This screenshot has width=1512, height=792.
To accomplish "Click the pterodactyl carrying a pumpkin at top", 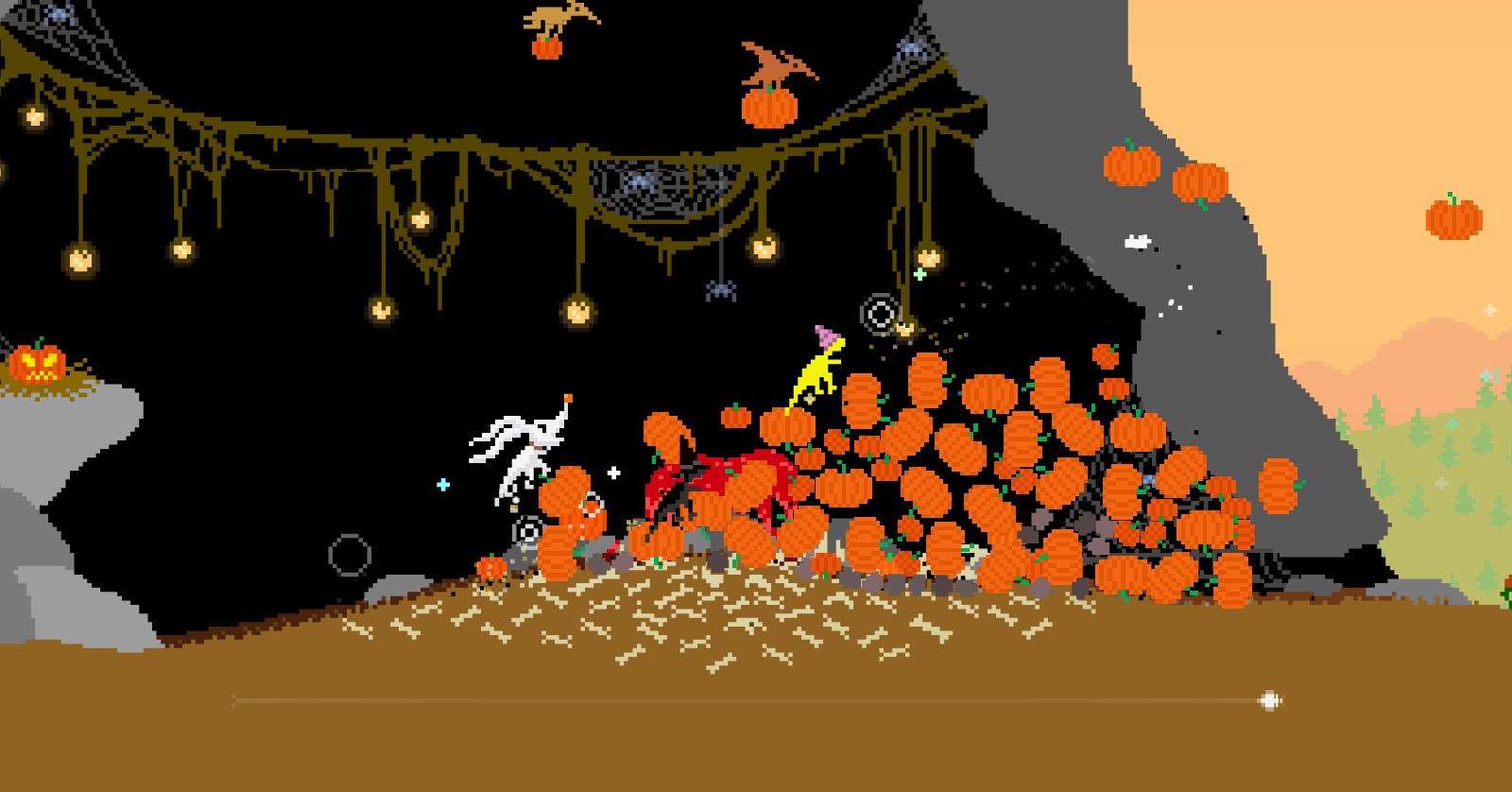I will pyautogui.click(x=554, y=19).
